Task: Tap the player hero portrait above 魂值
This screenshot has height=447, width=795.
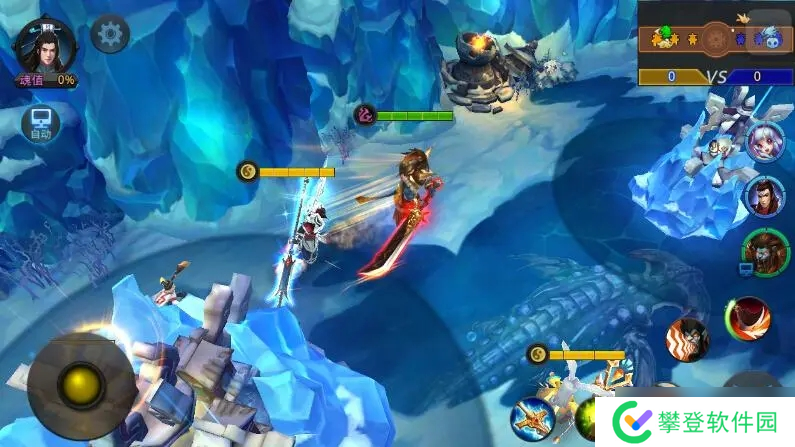Action: point(44,46)
